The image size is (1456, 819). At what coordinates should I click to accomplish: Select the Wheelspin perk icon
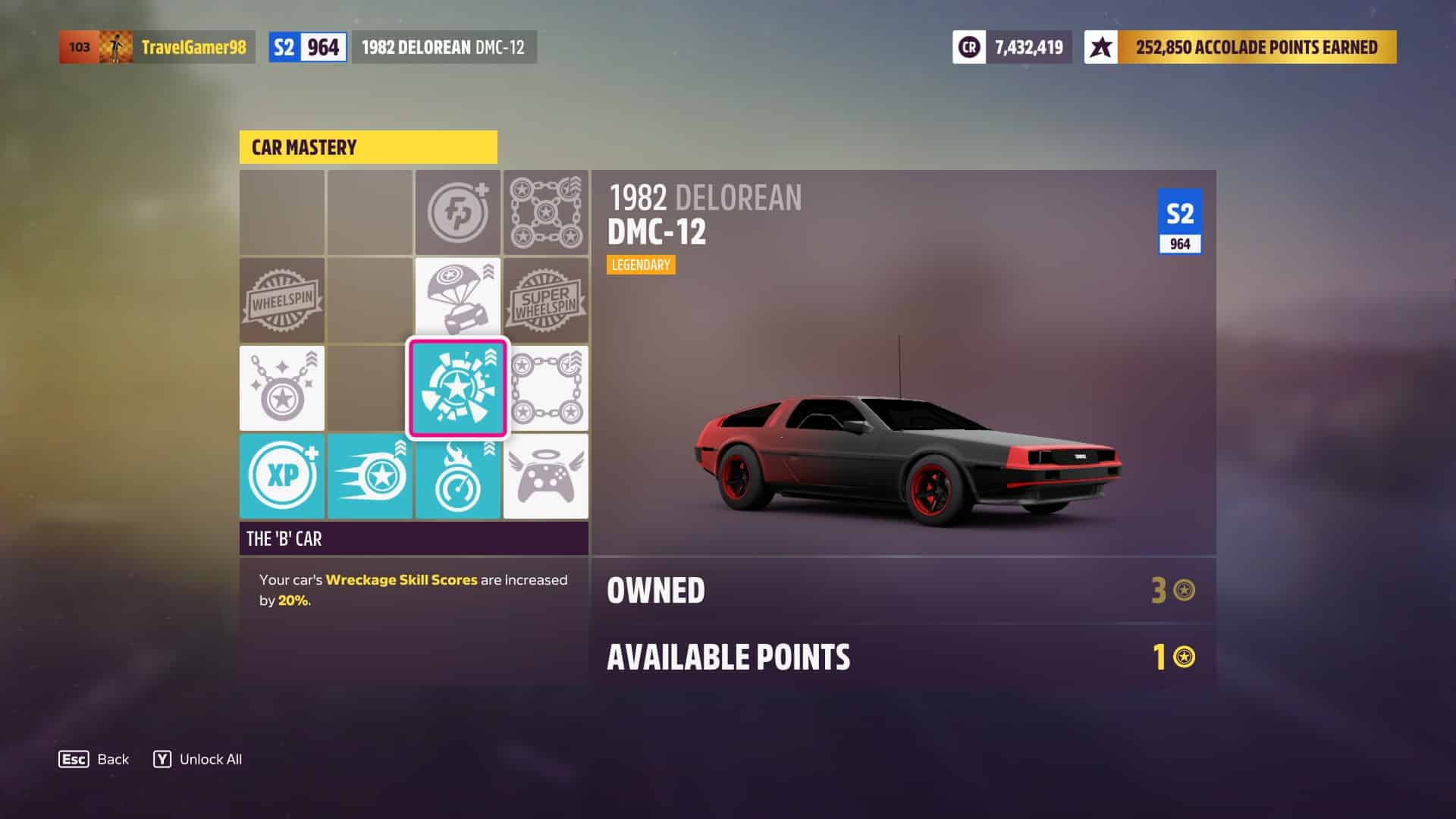coord(281,300)
